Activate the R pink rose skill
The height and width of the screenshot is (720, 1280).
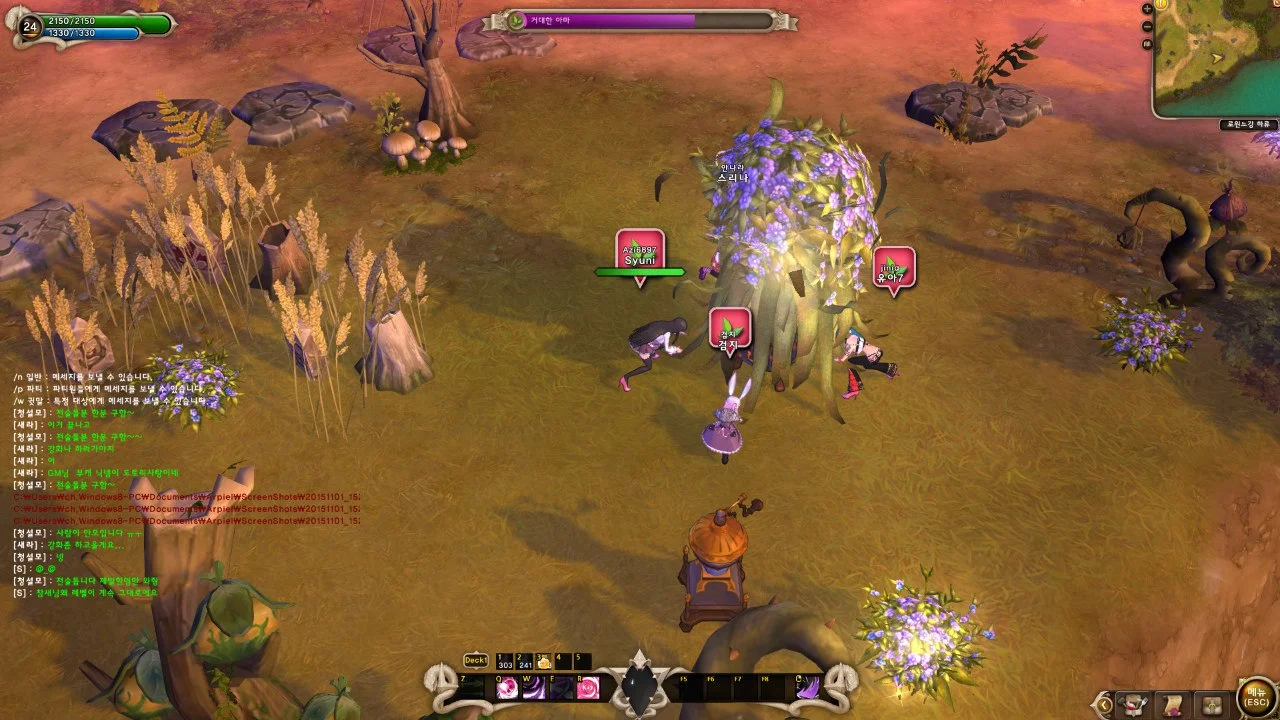(x=589, y=688)
